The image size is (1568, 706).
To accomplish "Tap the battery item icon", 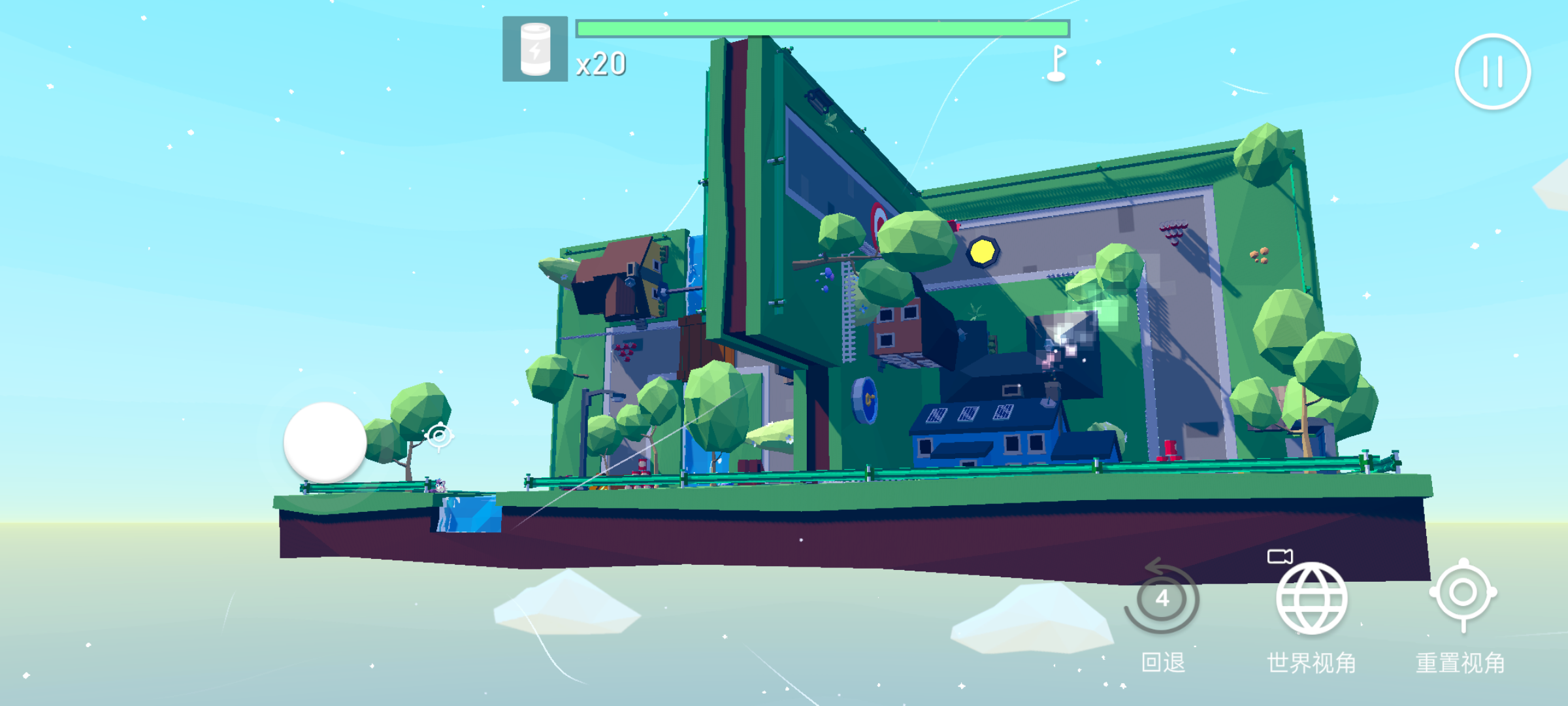I will click(535, 49).
